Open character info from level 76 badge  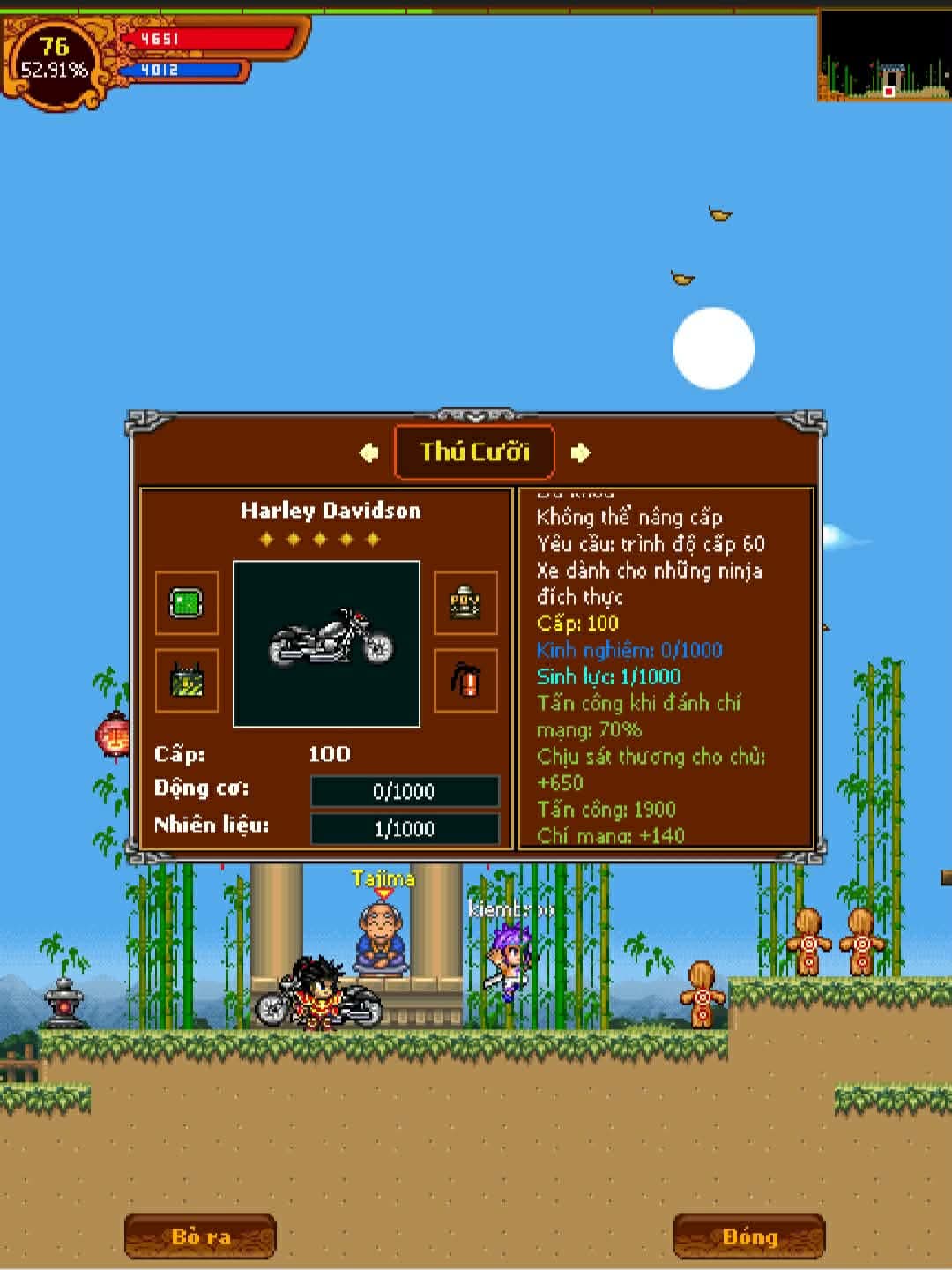tap(55, 58)
